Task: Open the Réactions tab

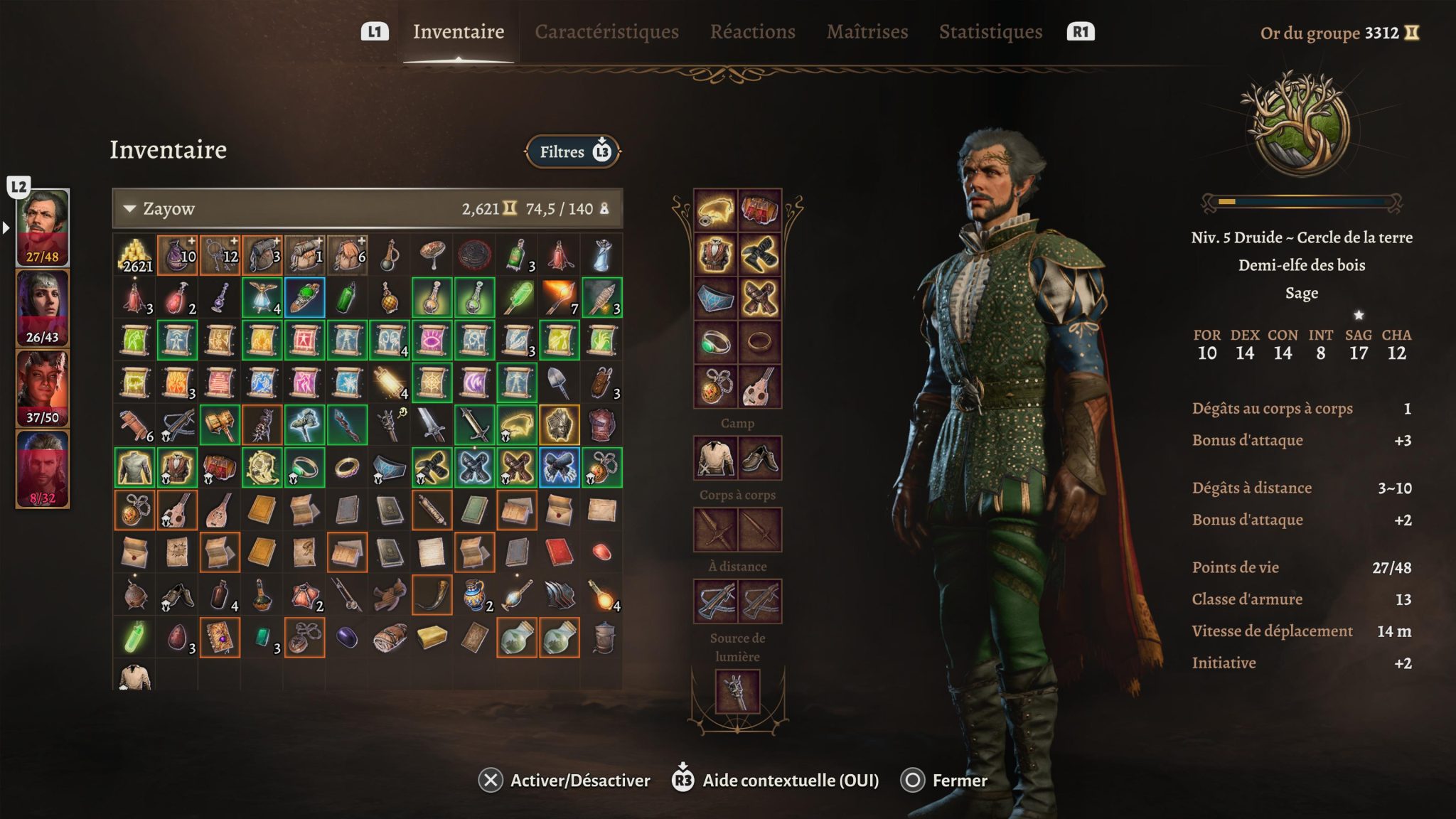Action: [x=752, y=32]
